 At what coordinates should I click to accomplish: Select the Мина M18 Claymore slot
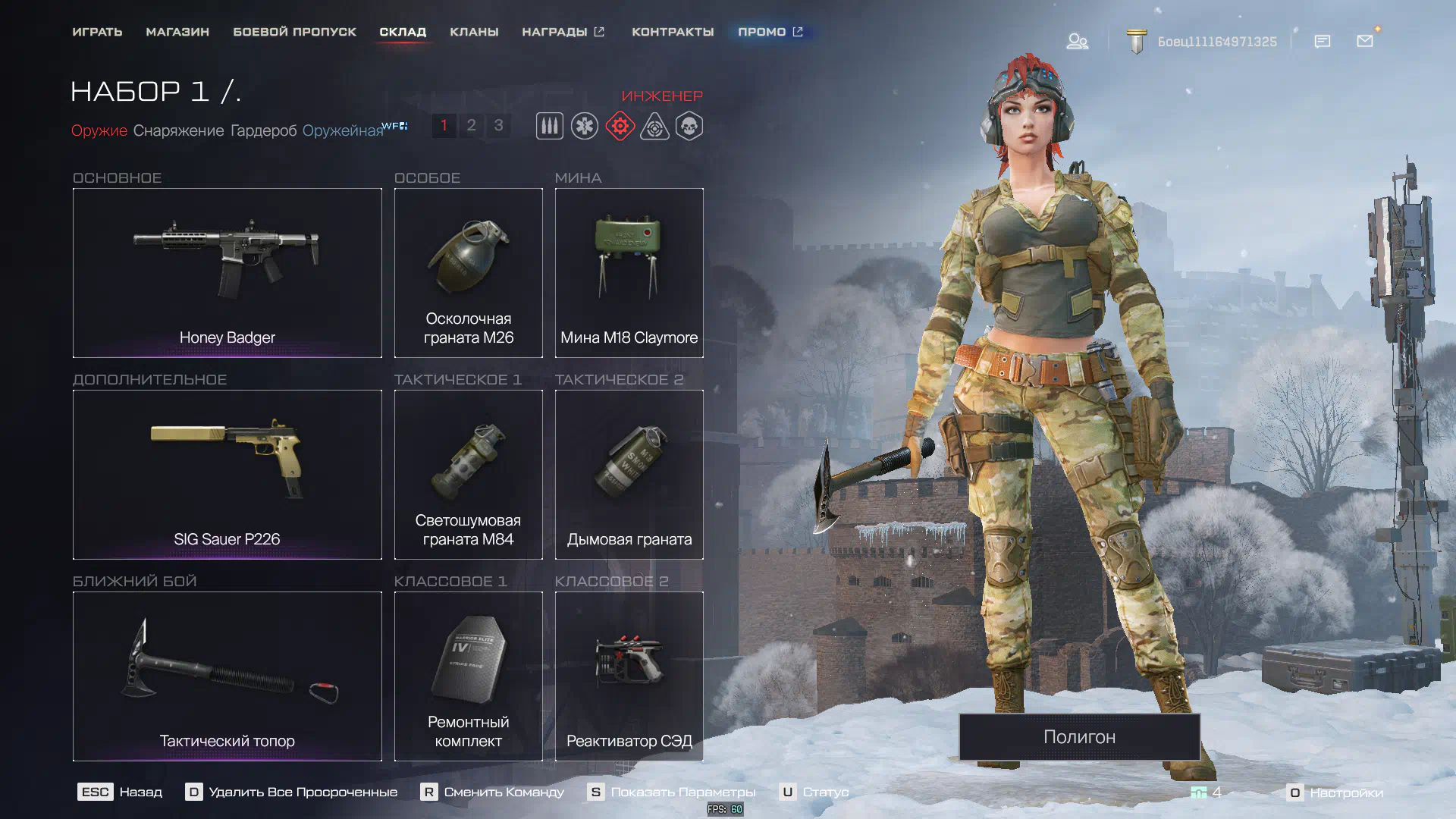click(629, 272)
